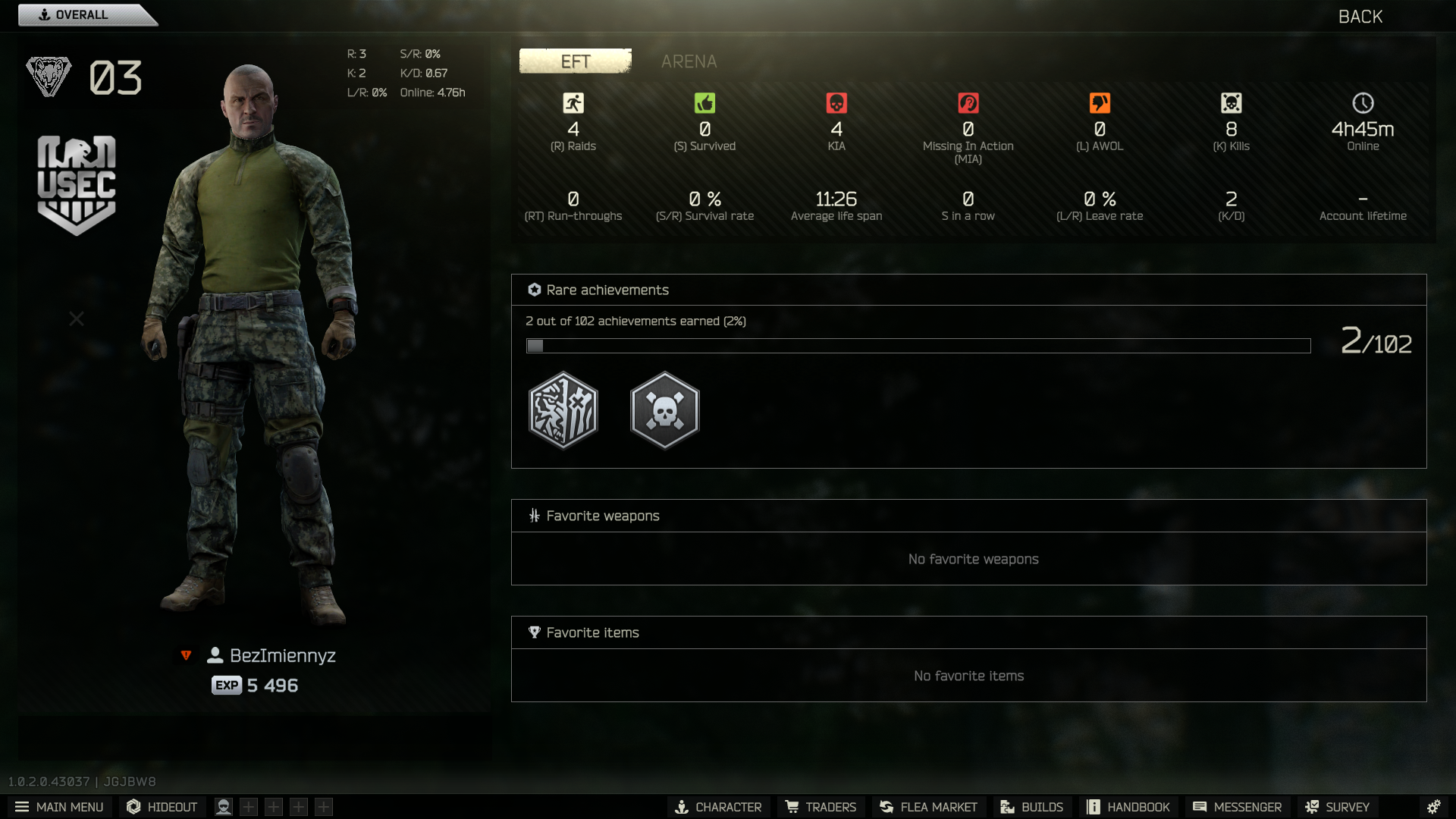This screenshot has height=819, width=1456.
Task: Open the CHARACTER screen
Action: tap(718, 807)
